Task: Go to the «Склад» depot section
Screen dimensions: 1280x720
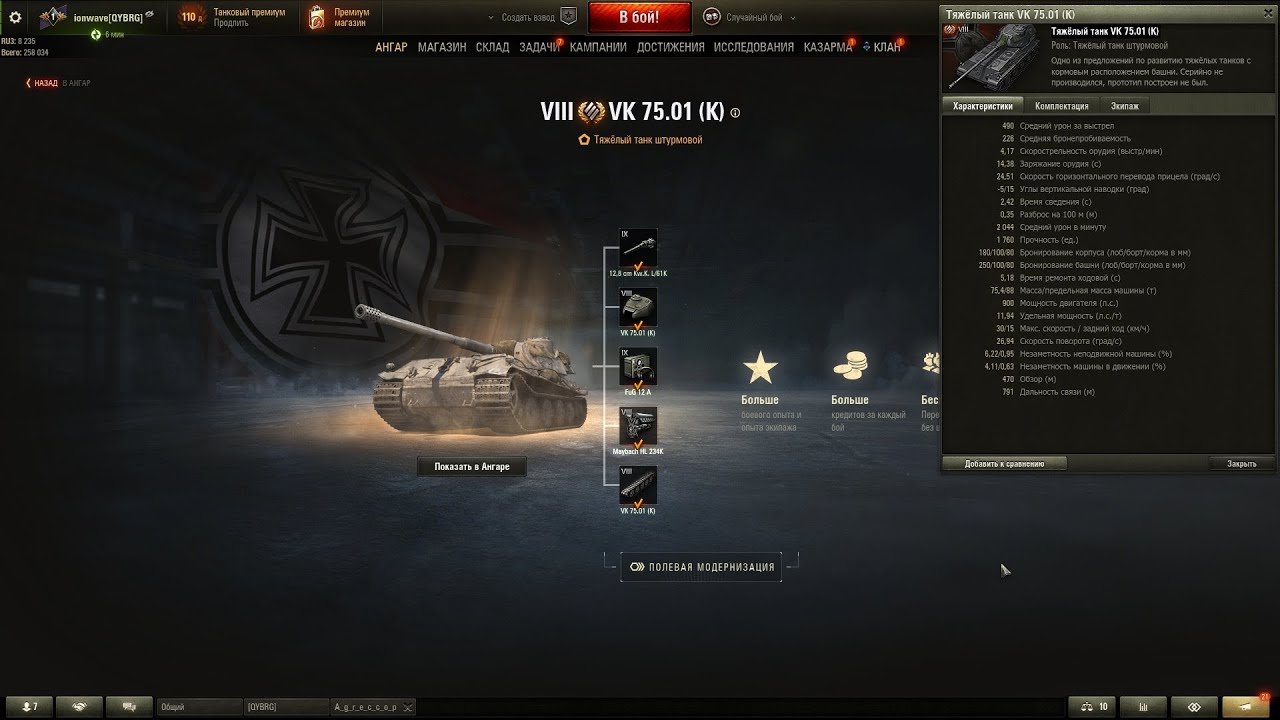Action: tap(492, 47)
